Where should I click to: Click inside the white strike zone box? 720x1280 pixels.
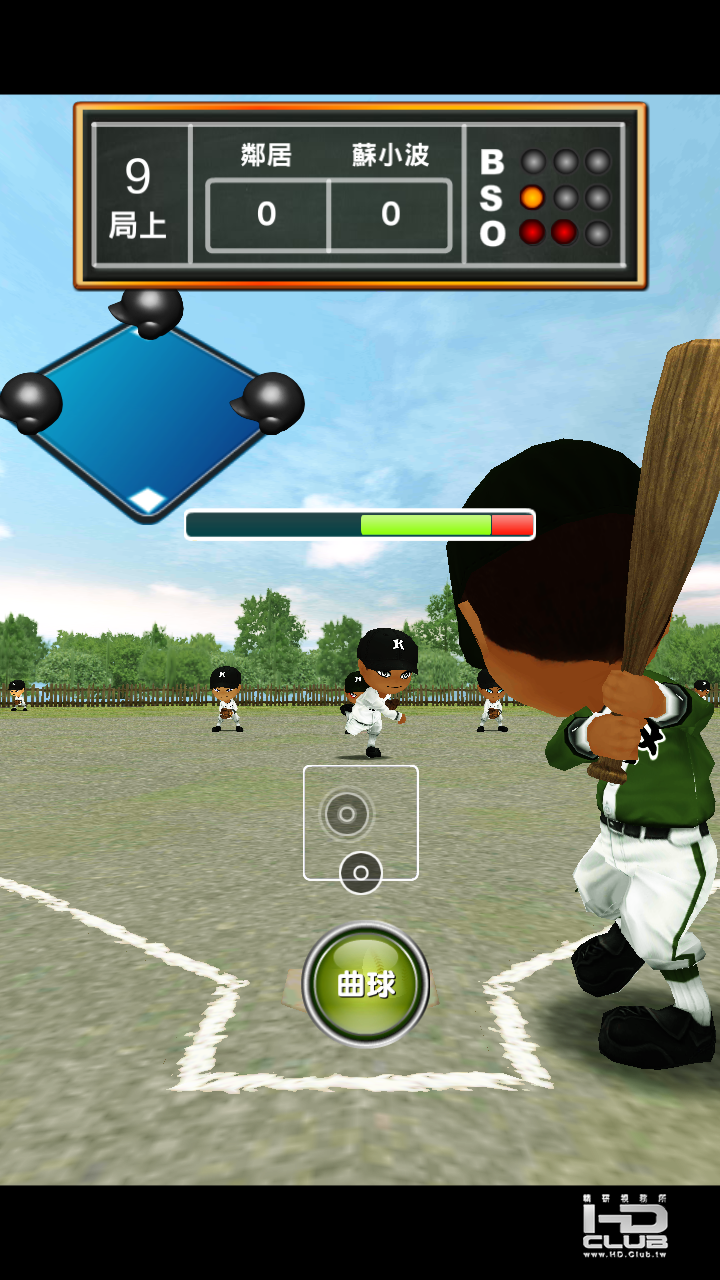(361, 822)
